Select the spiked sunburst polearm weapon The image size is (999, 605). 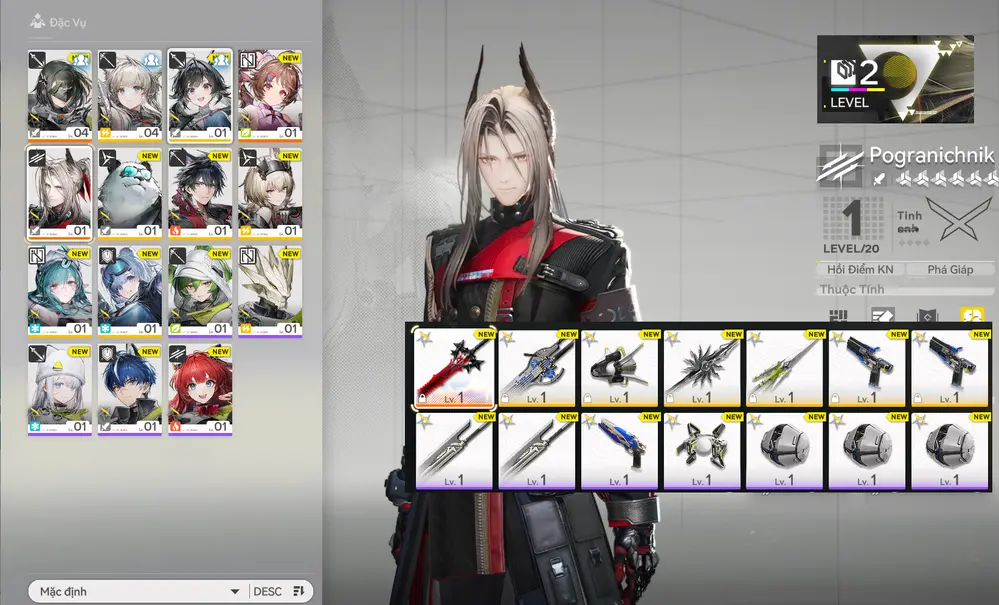tap(704, 367)
